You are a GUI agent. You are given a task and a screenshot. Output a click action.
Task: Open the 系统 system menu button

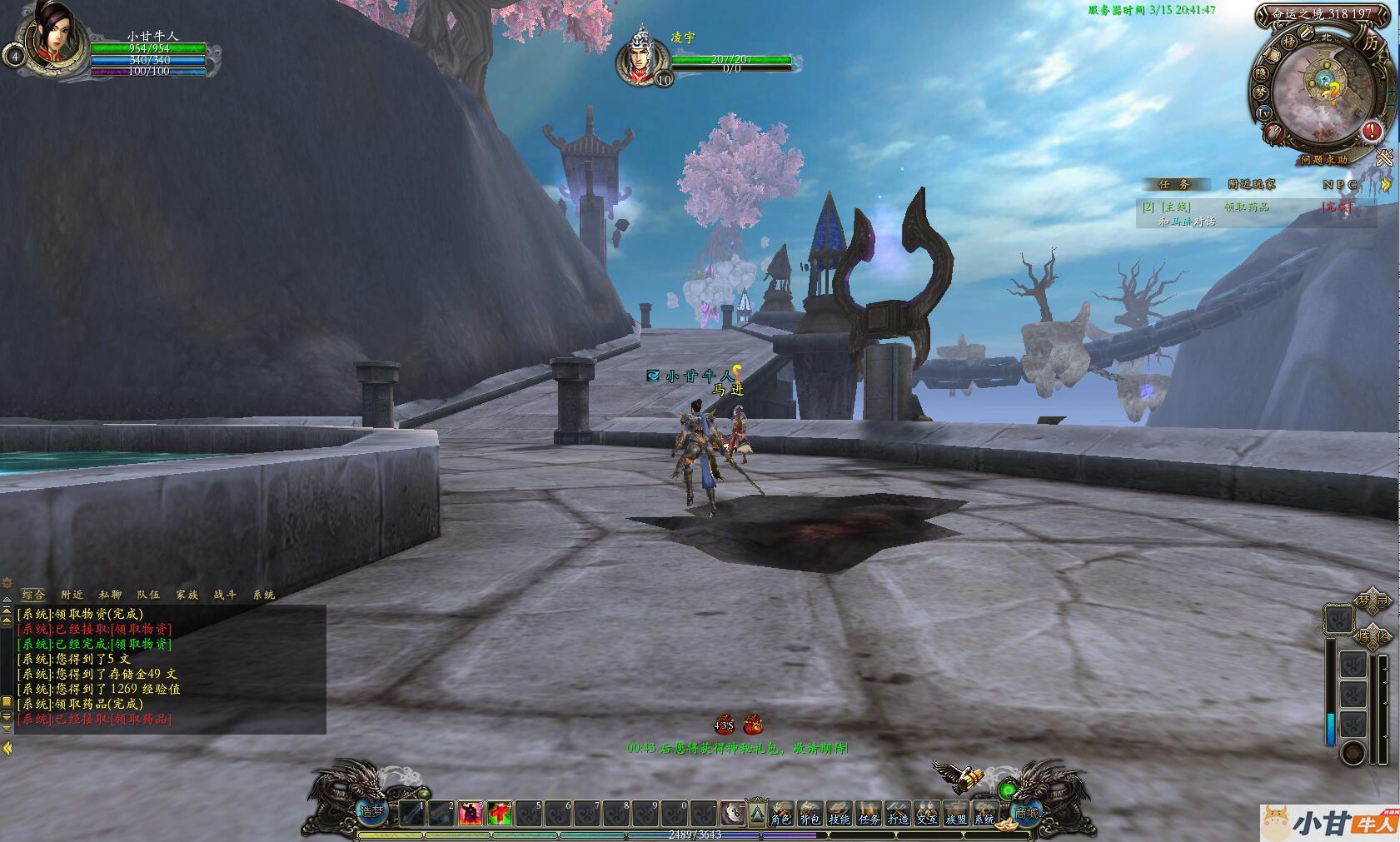click(984, 812)
